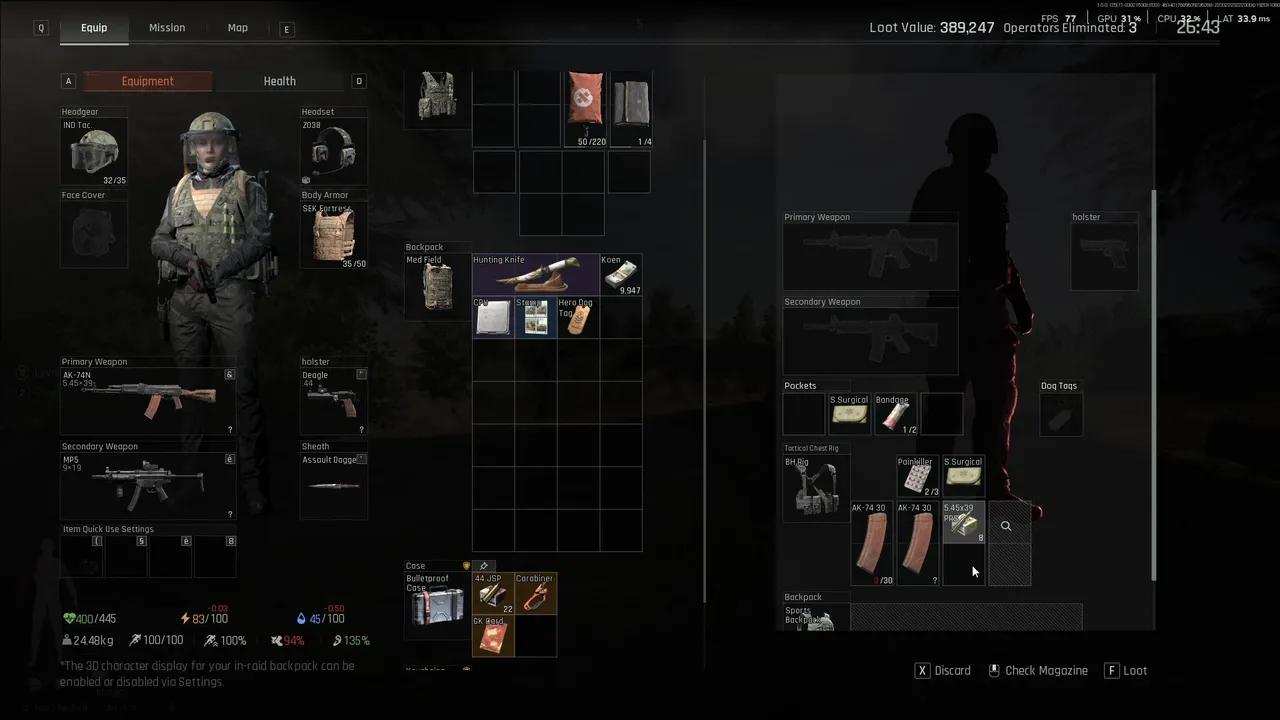This screenshot has width=1280, height=720.
Task: Switch to the Mission tab
Action: point(167,28)
